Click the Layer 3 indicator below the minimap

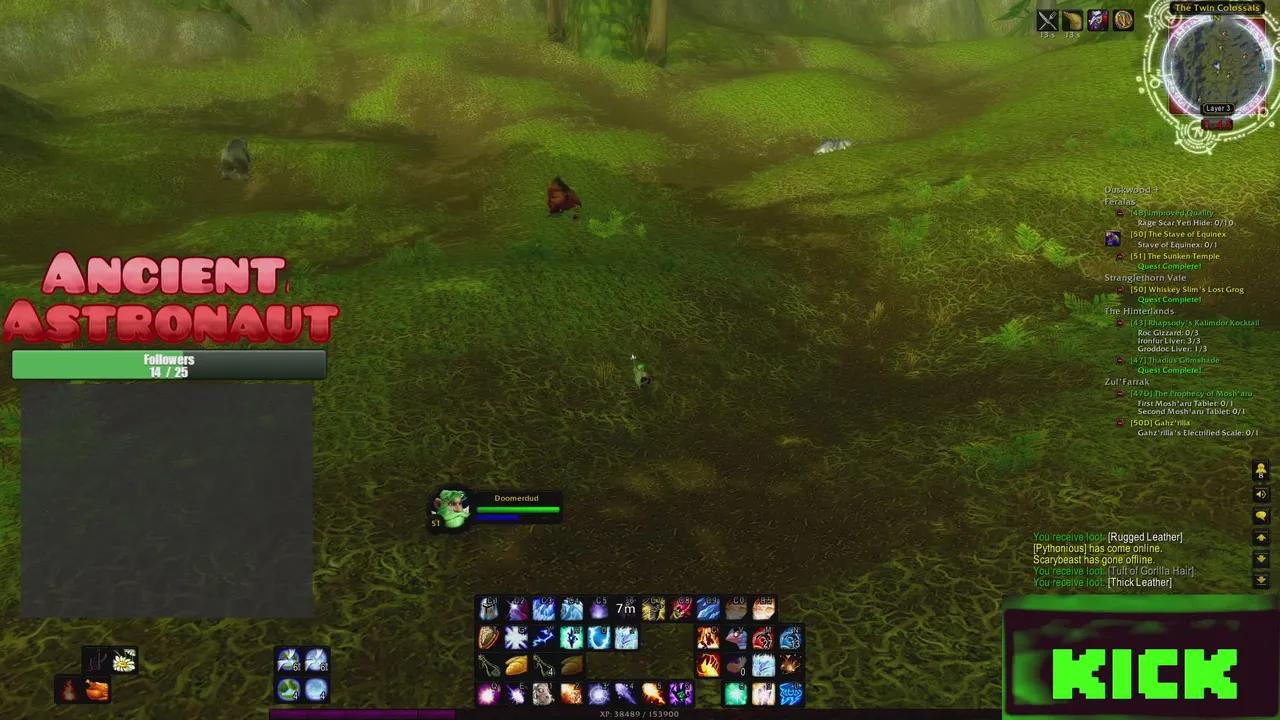[1217, 107]
